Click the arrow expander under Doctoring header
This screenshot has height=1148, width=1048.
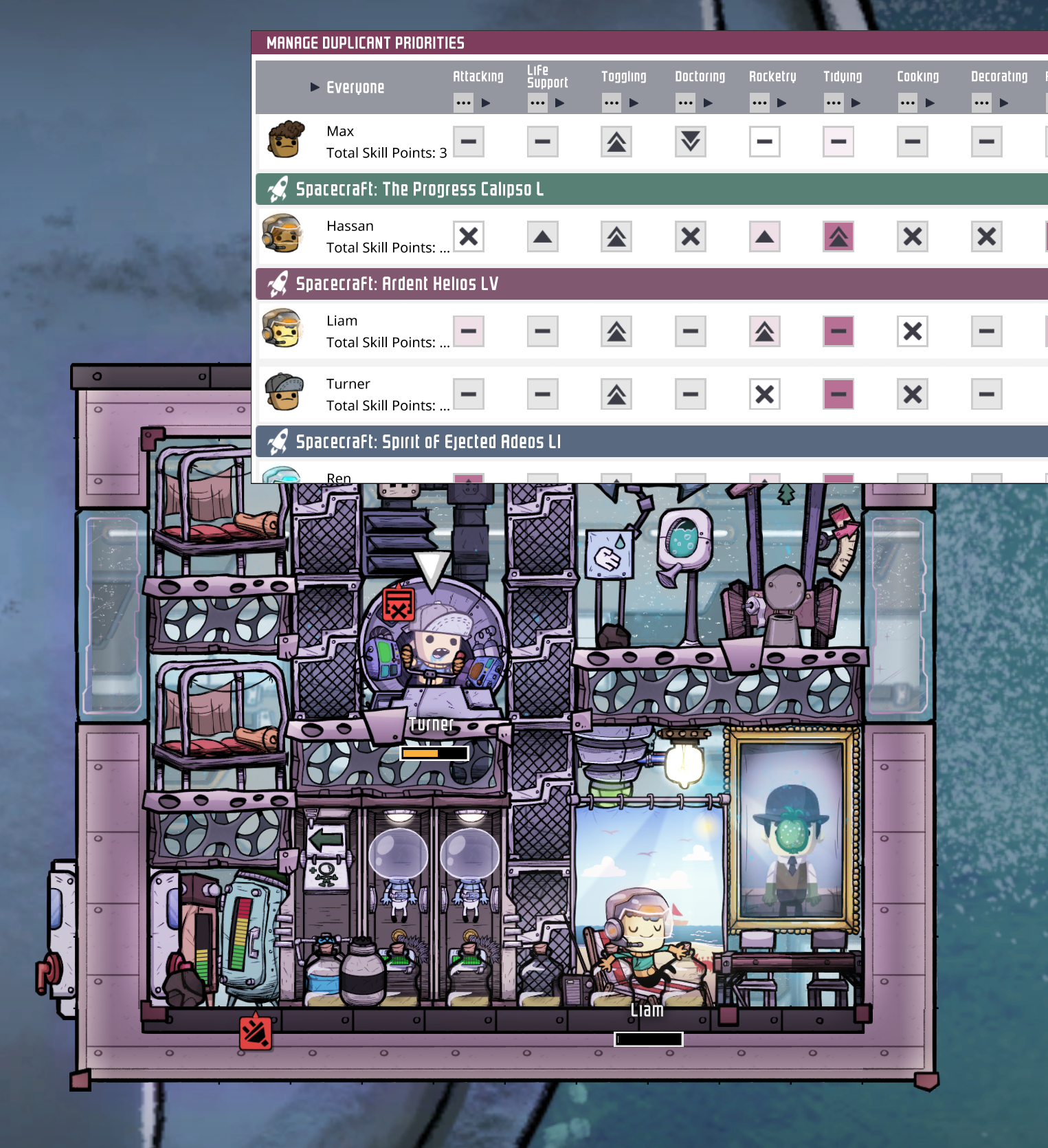tap(707, 102)
